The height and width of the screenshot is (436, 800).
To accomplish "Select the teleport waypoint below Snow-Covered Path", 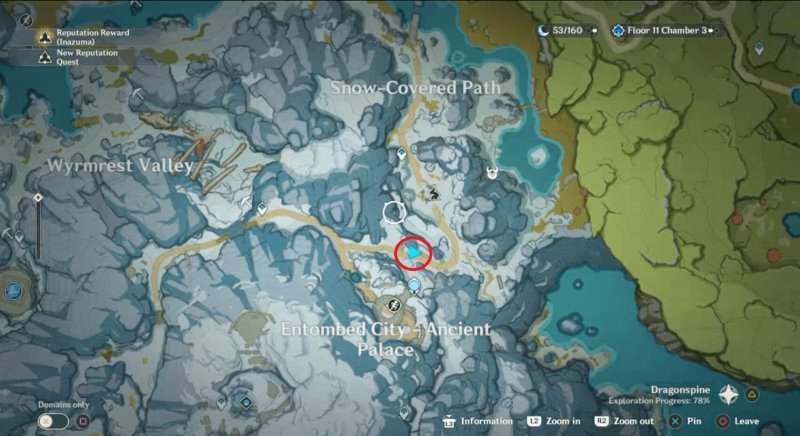I will 402,154.
